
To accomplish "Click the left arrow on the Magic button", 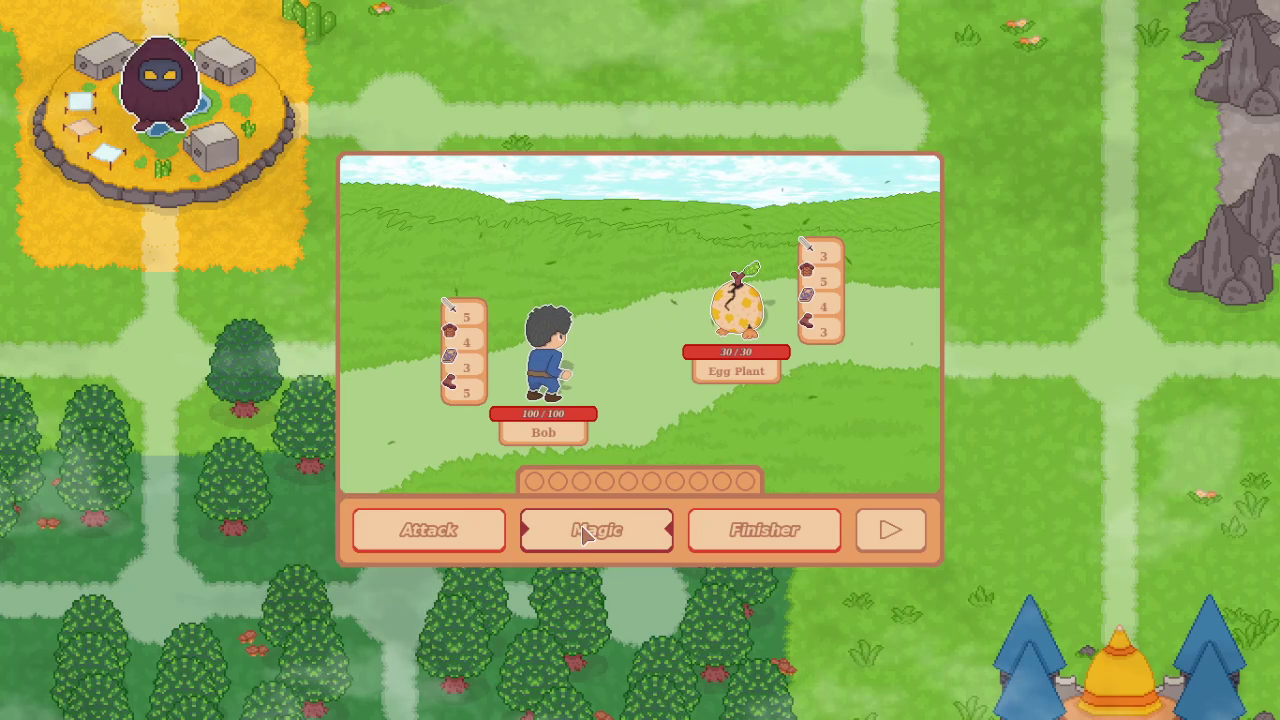I will [524, 531].
